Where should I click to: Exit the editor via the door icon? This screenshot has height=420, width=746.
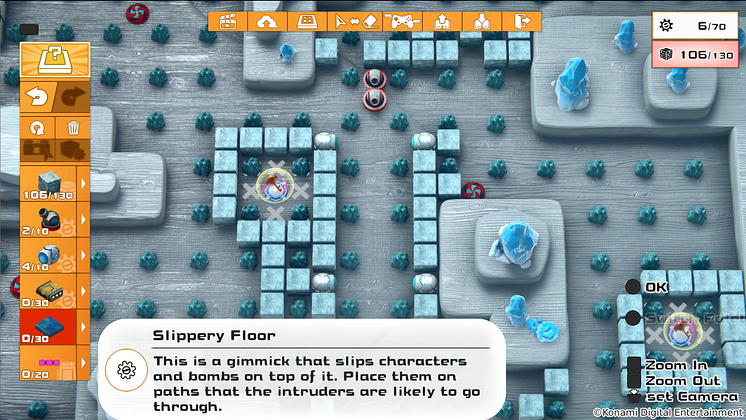click(x=521, y=22)
